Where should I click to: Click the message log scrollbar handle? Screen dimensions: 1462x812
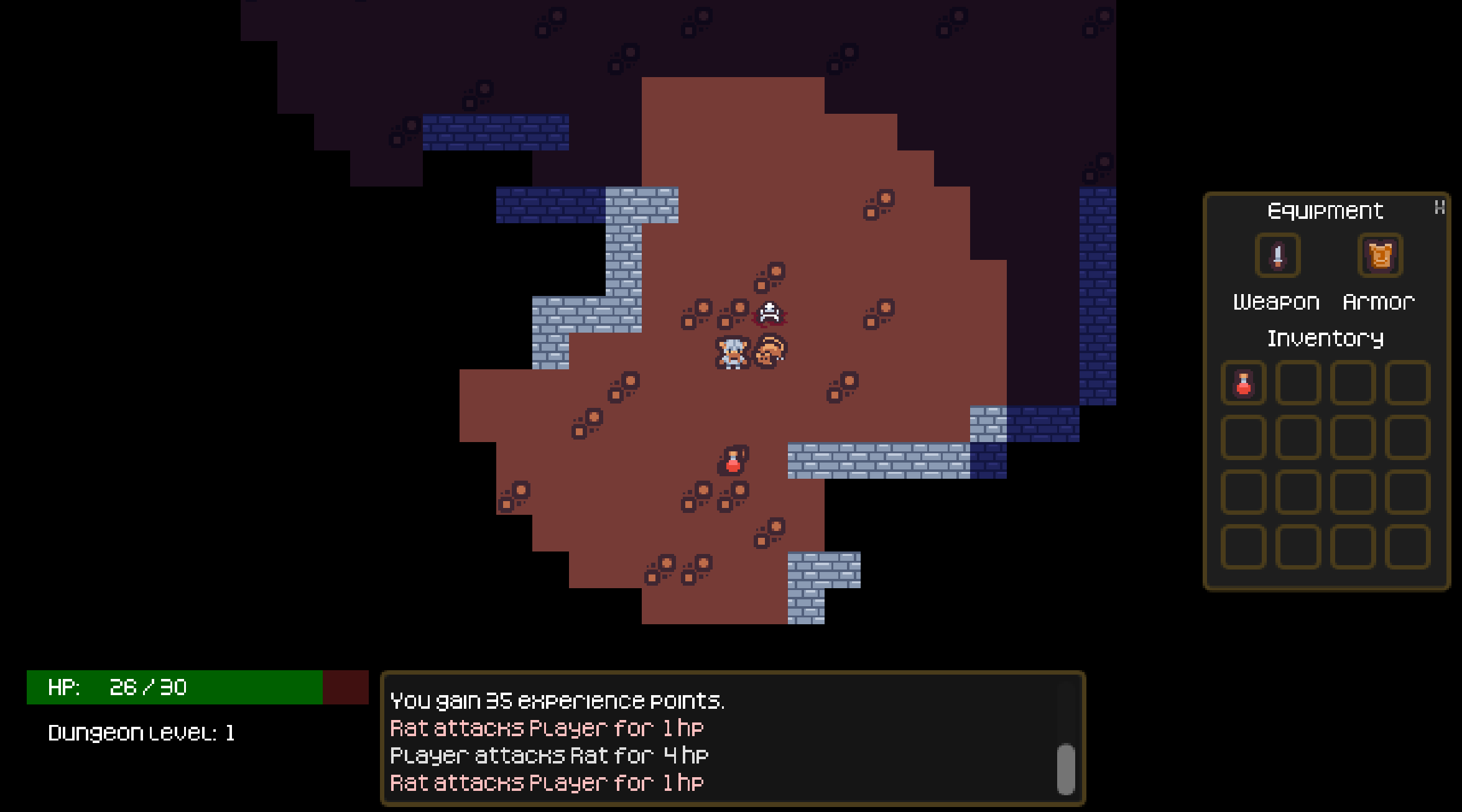(x=1066, y=768)
